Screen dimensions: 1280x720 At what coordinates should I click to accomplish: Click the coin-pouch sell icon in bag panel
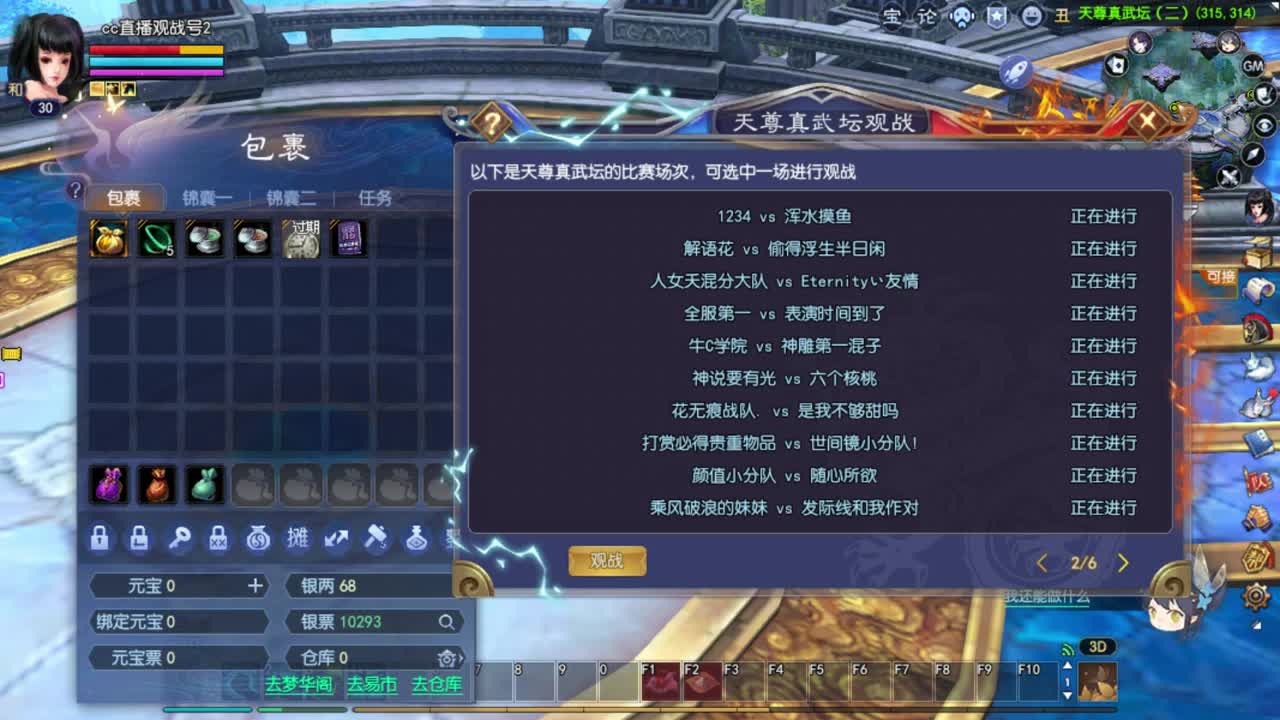258,539
